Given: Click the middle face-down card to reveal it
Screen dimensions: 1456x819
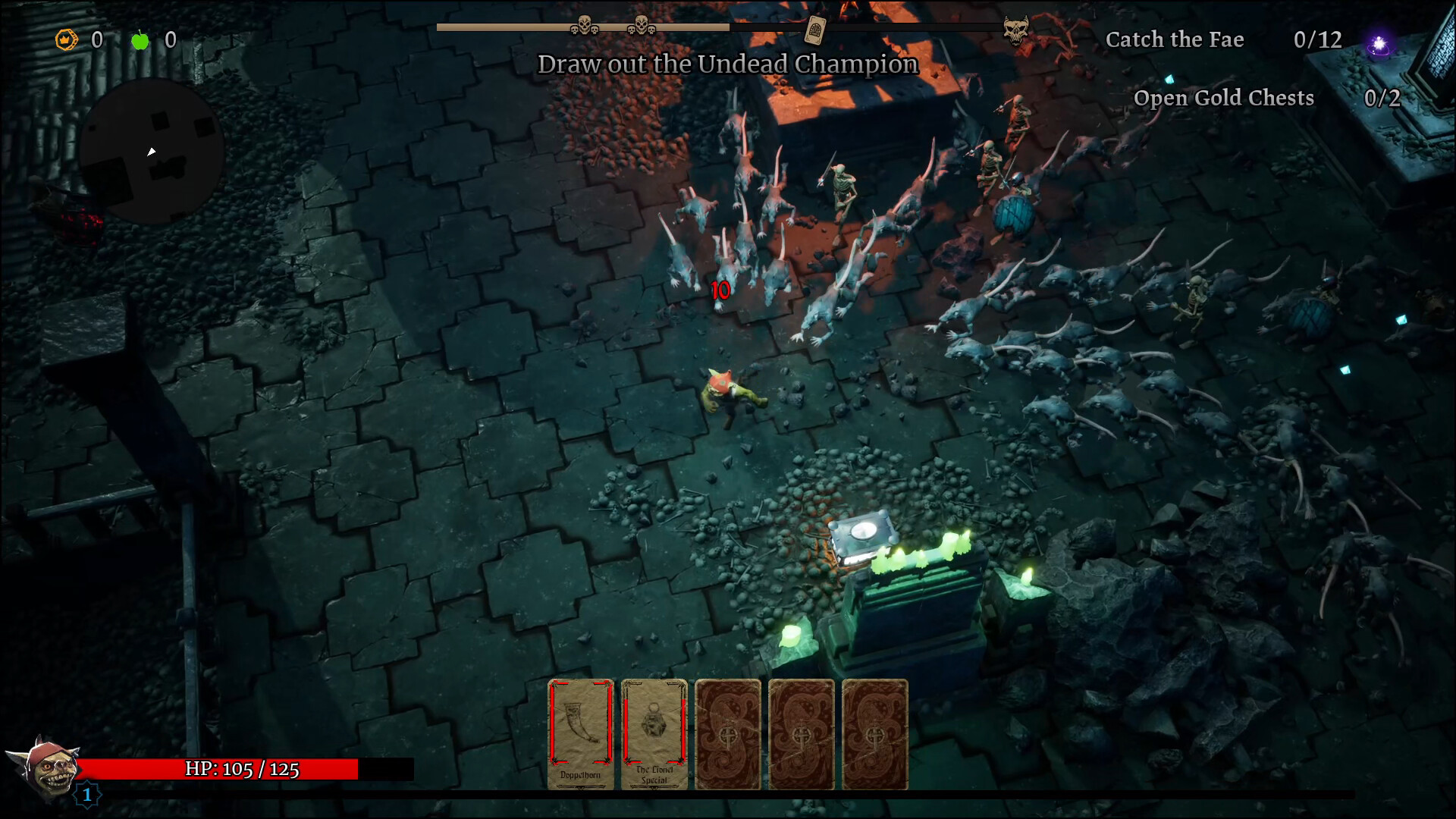Looking at the screenshot, I should (x=800, y=732).
